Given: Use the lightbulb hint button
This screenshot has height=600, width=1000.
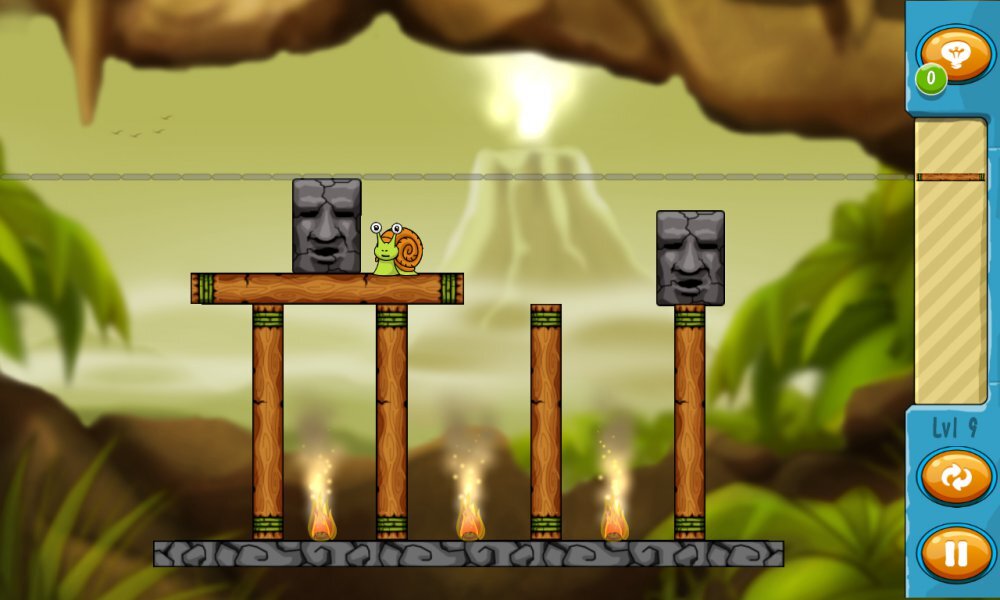Looking at the screenshot, I should (955, 54).
